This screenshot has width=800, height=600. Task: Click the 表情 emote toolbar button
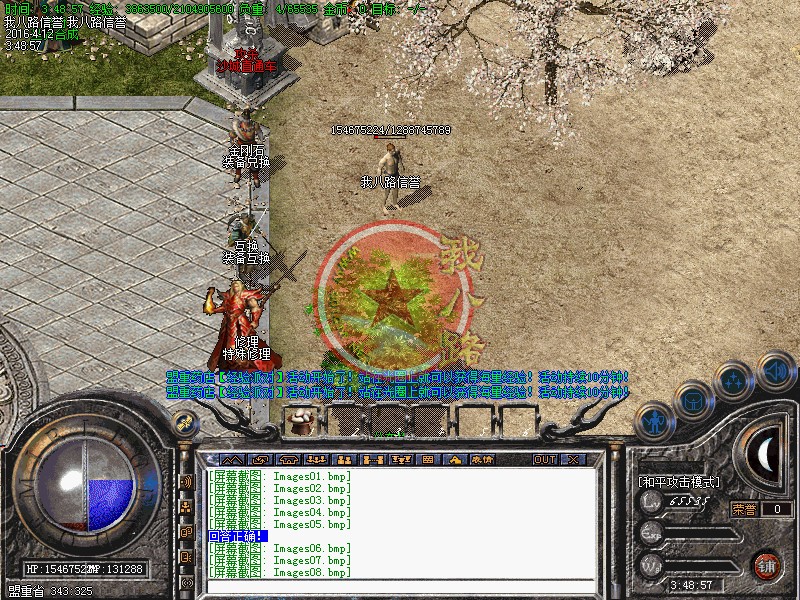(482, 460)
